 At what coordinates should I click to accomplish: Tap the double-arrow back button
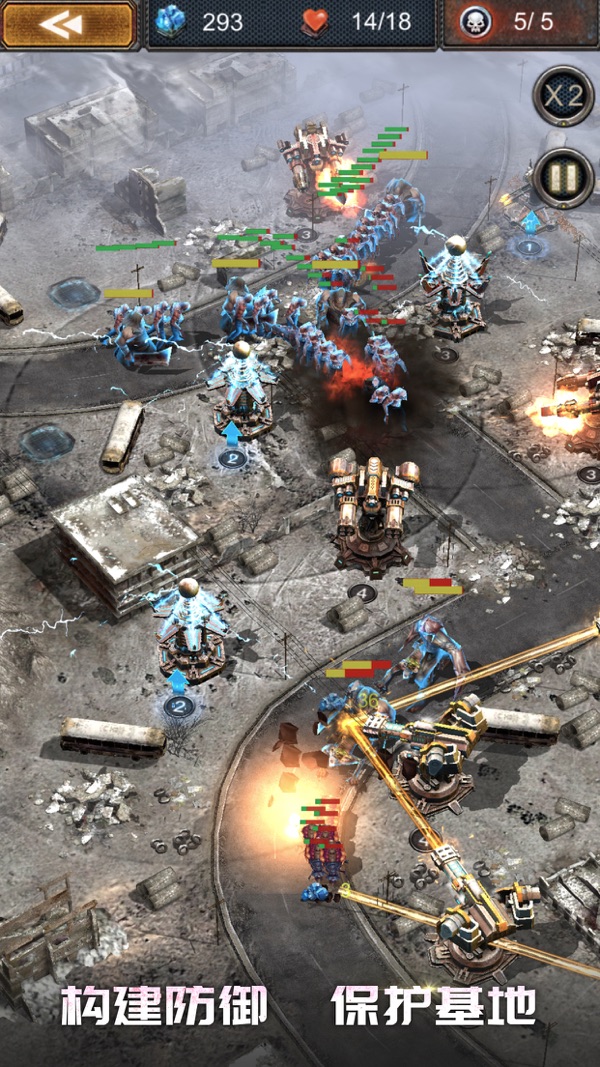[x=67, y=25]
